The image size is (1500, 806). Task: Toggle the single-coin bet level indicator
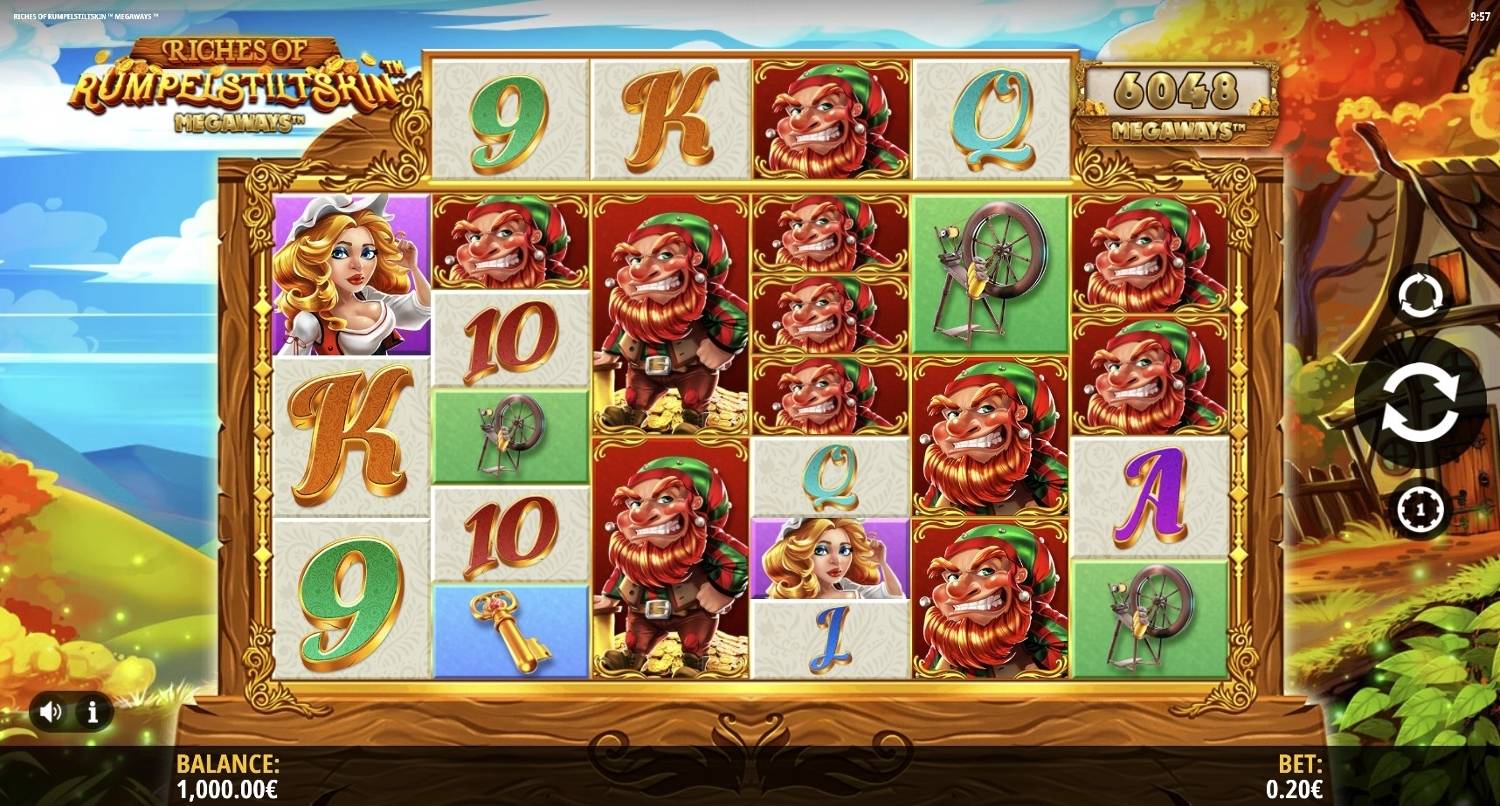tap(1422, 509)
